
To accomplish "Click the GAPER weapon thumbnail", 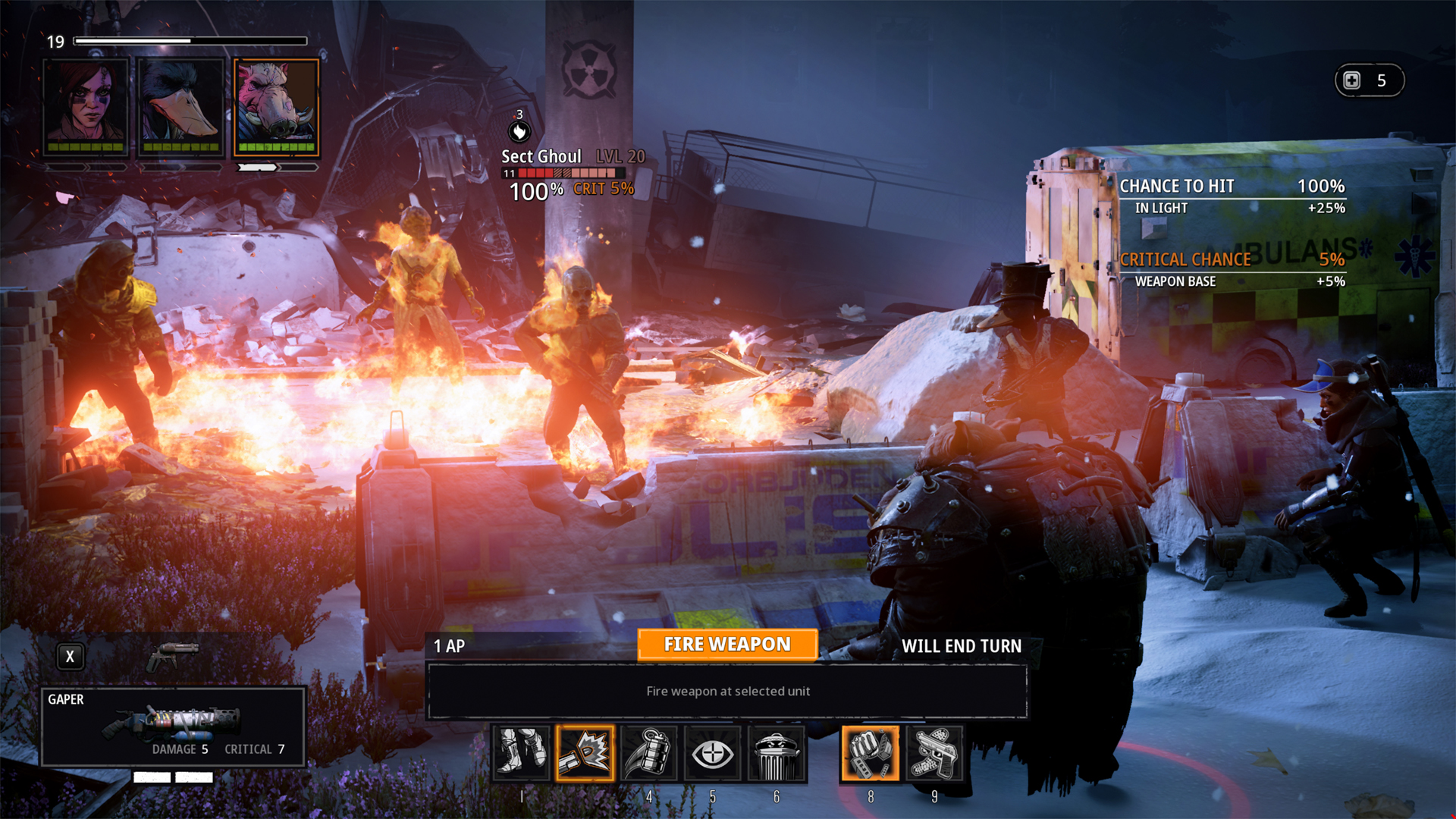I will (173, 724).
